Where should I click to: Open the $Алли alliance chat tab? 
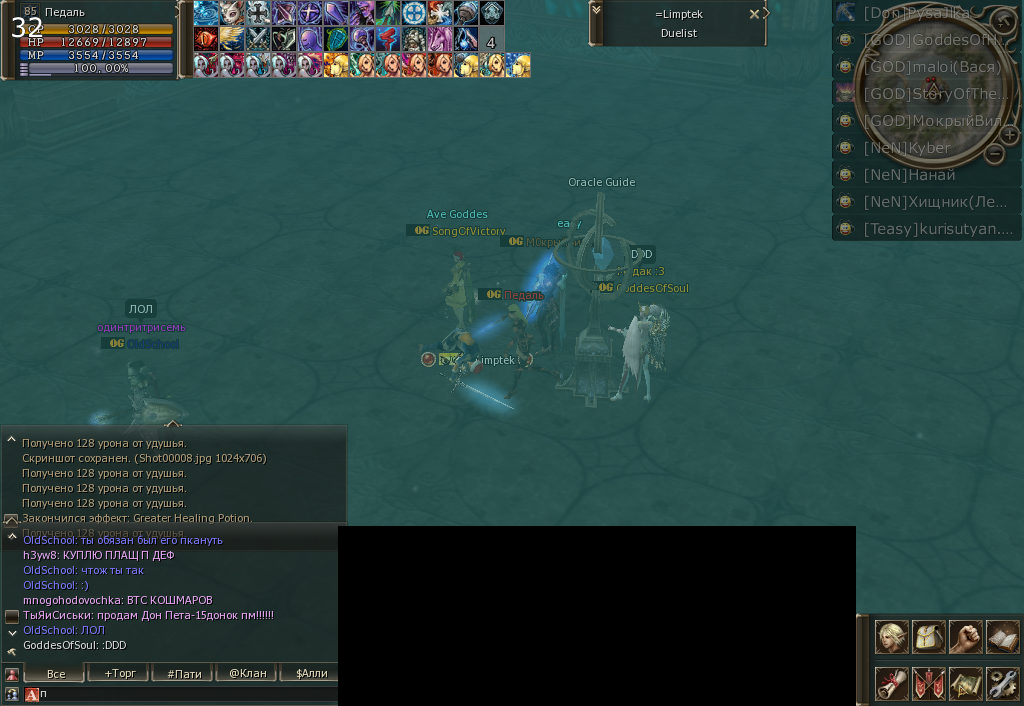[311, 673]
